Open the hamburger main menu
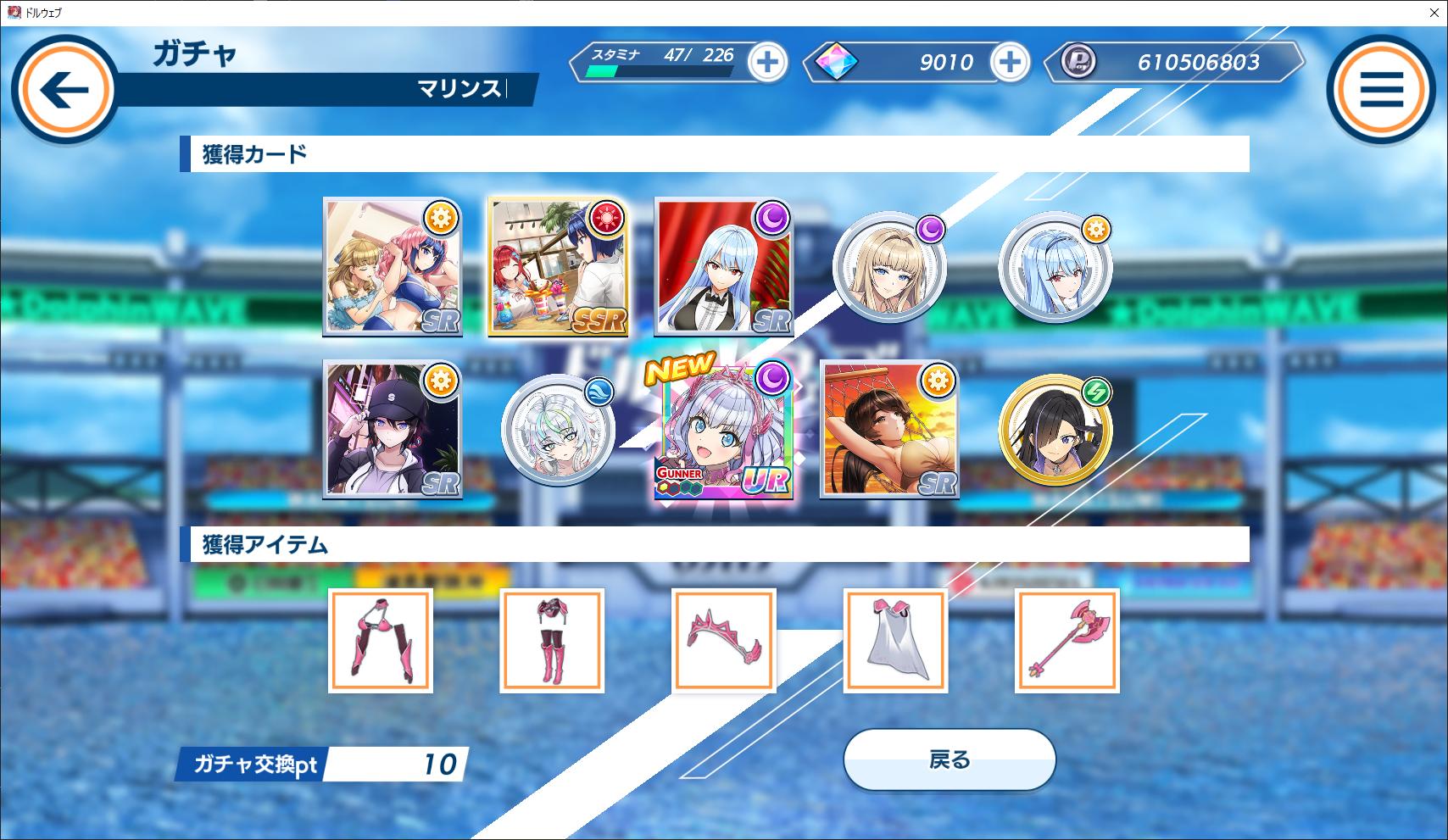 coord(1381,91)
